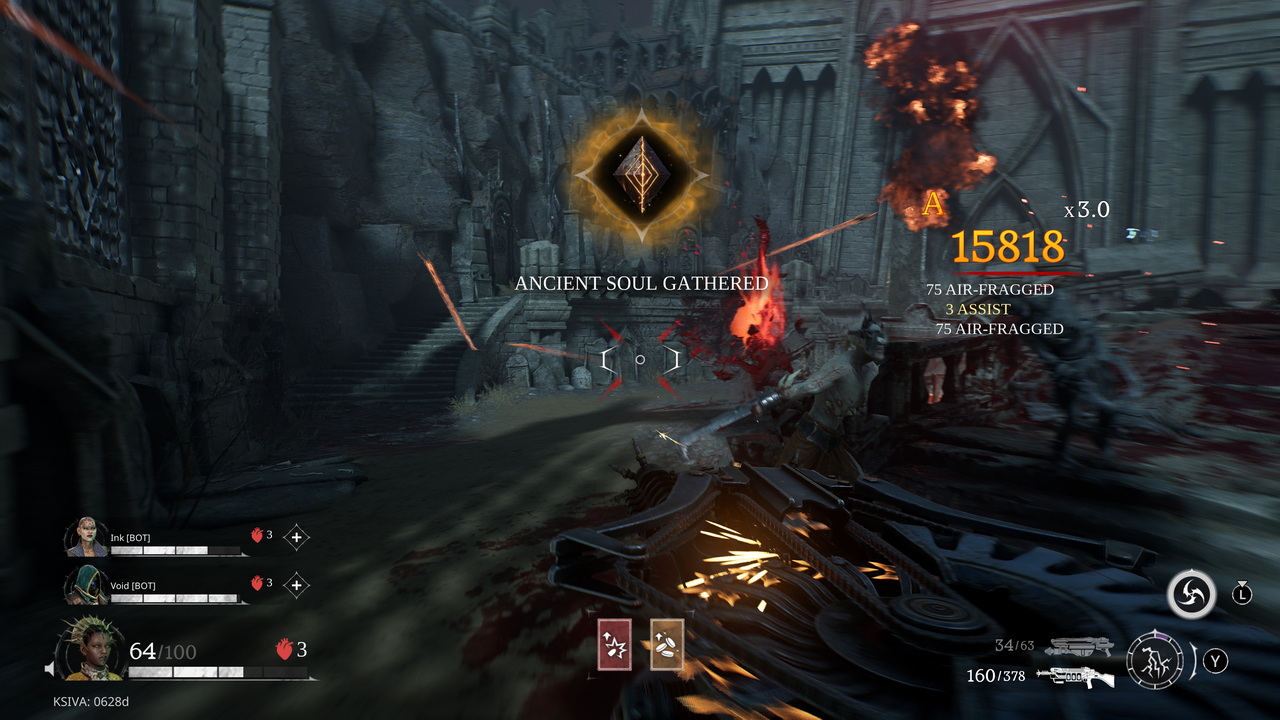The width and height of the screenshot is (1280, 720).
Task: Toggle the speaker icon beside your portrait
Action: 49,667
